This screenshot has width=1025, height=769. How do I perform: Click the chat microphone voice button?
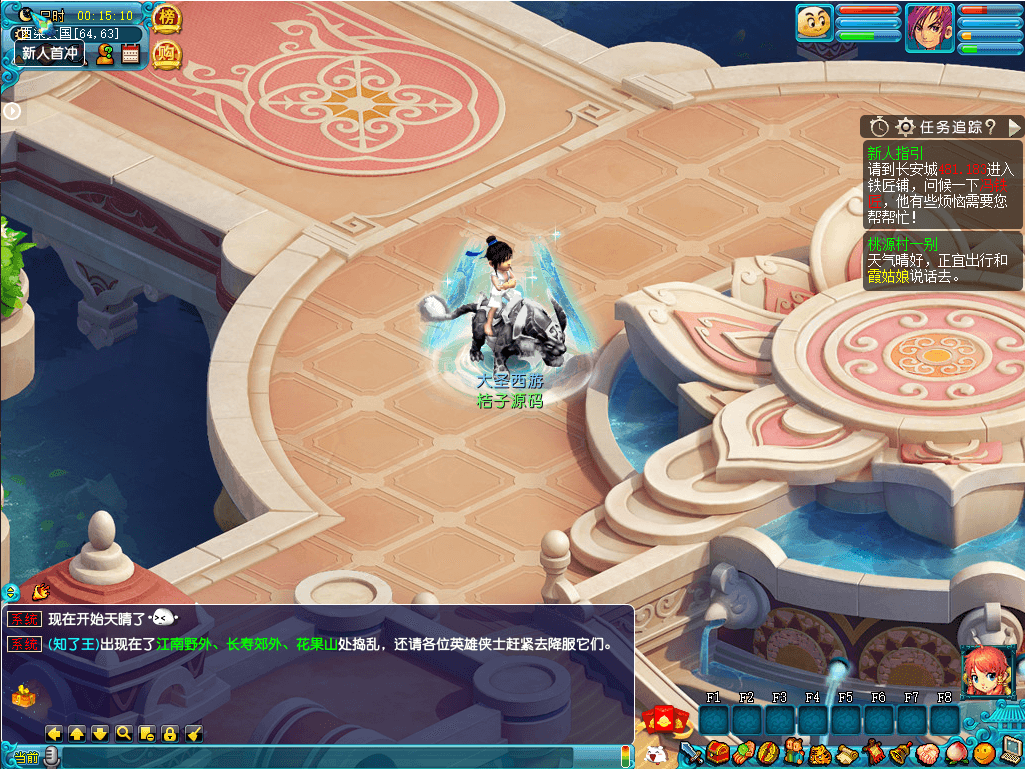click(x=52, y=757)
